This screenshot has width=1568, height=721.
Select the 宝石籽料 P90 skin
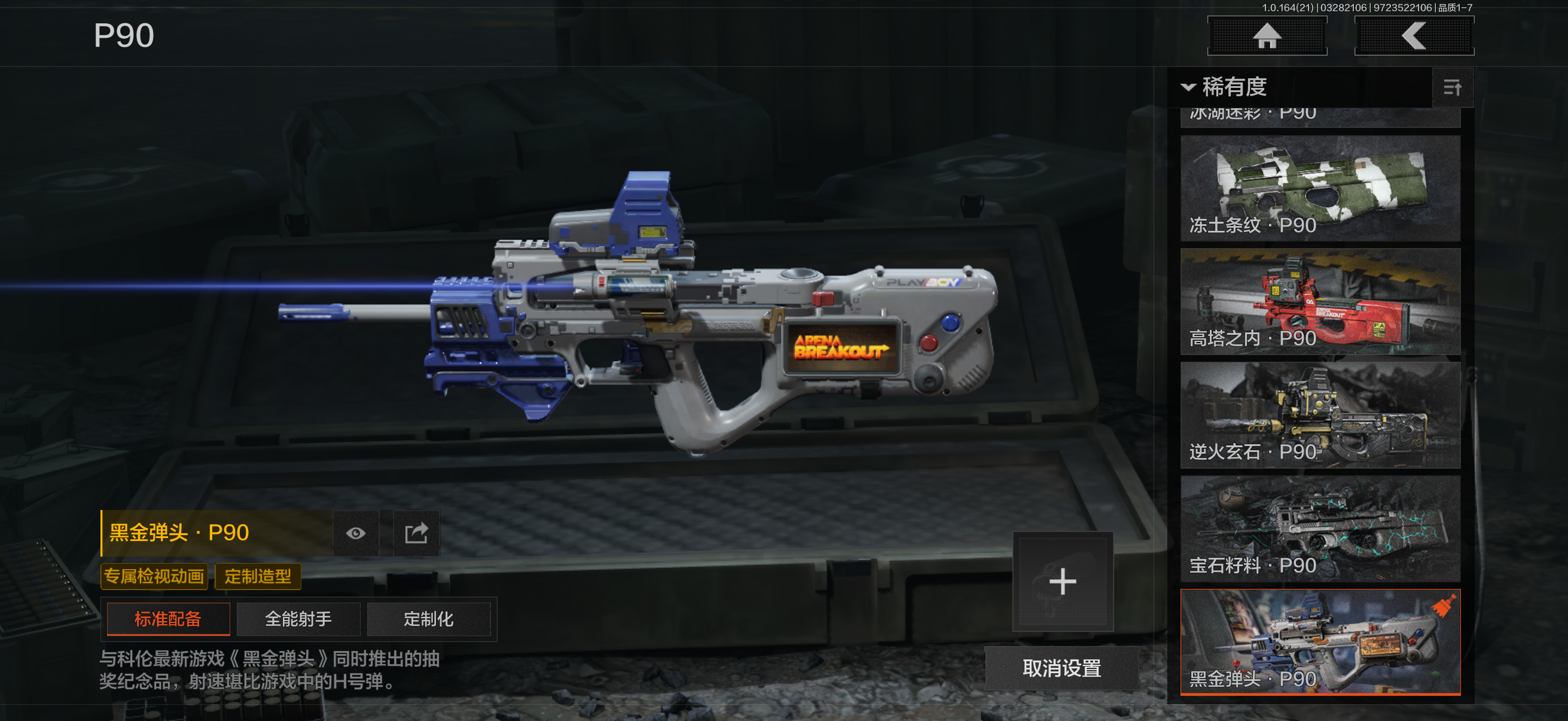(1320, 528)
